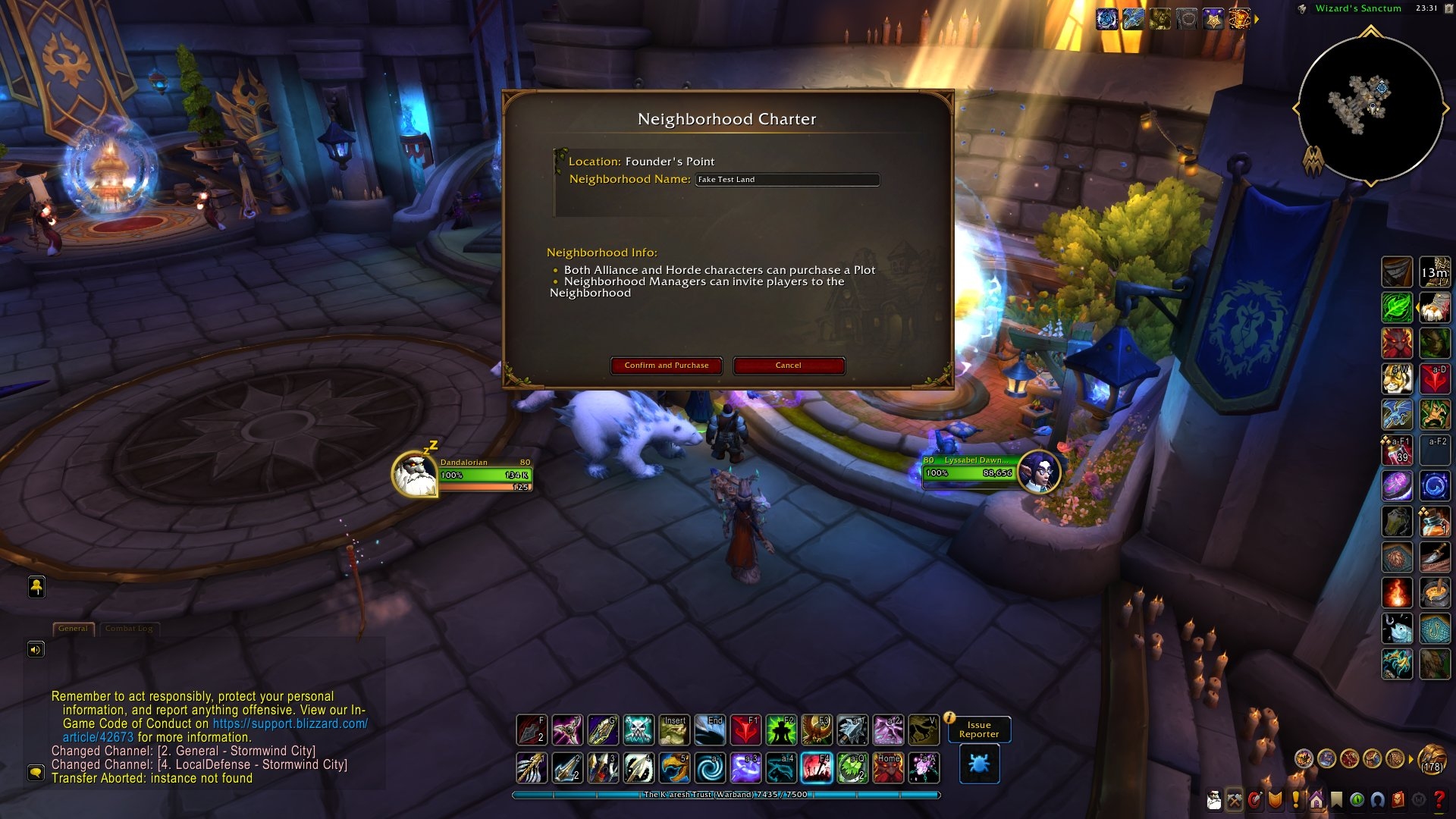Image resolution: width=1456 pixels, height=819 pixels.
Task: Cast the blue swirl vortex ability
Action: [x=710, y=768]
